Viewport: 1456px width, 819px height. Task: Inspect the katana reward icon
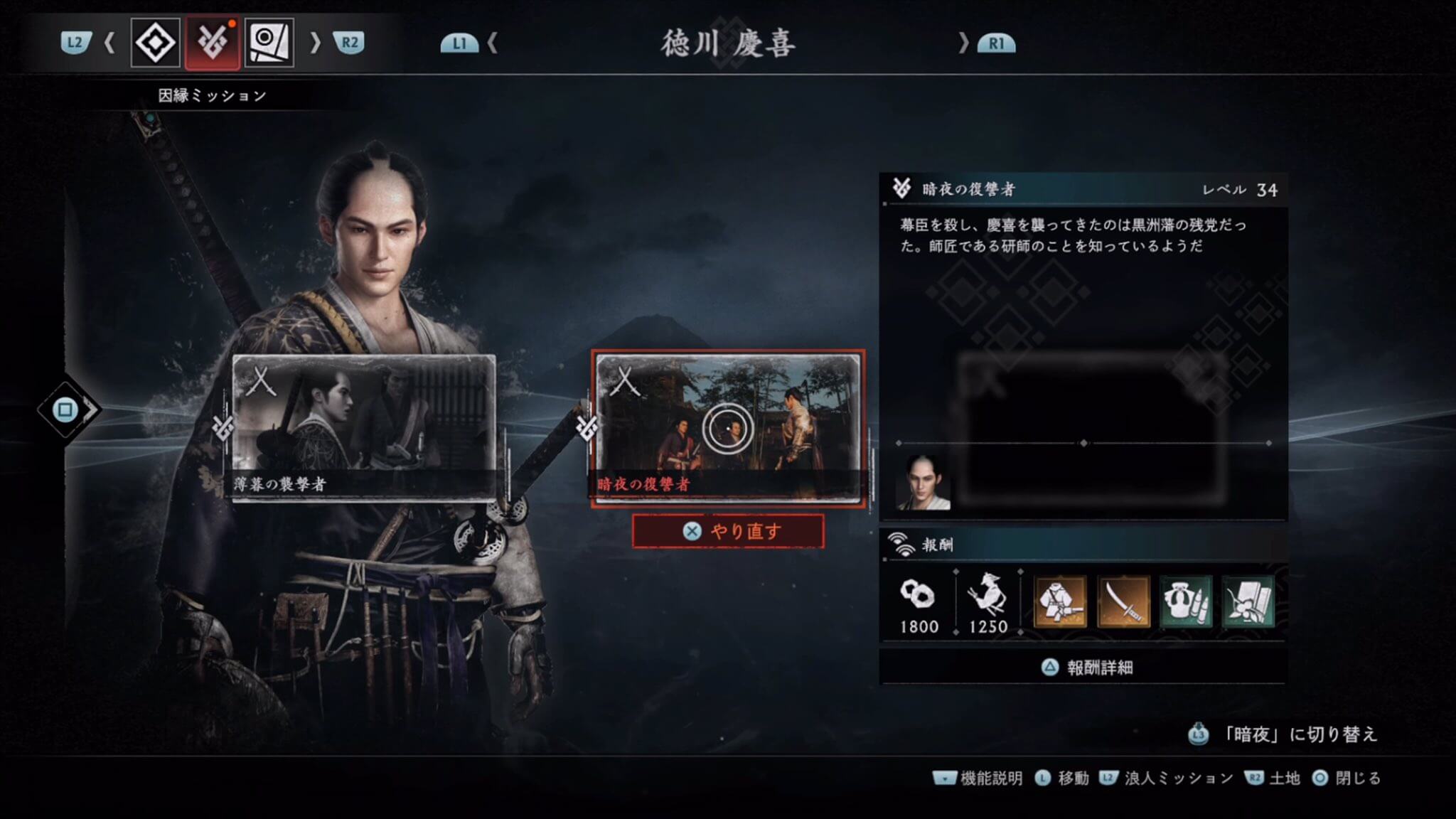click(1123, 601)
